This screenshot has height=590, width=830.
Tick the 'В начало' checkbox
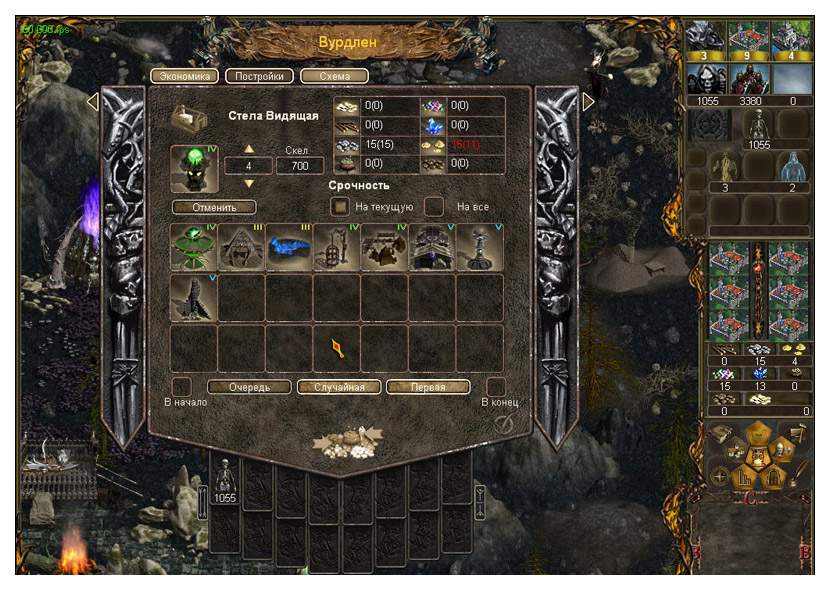181,386
